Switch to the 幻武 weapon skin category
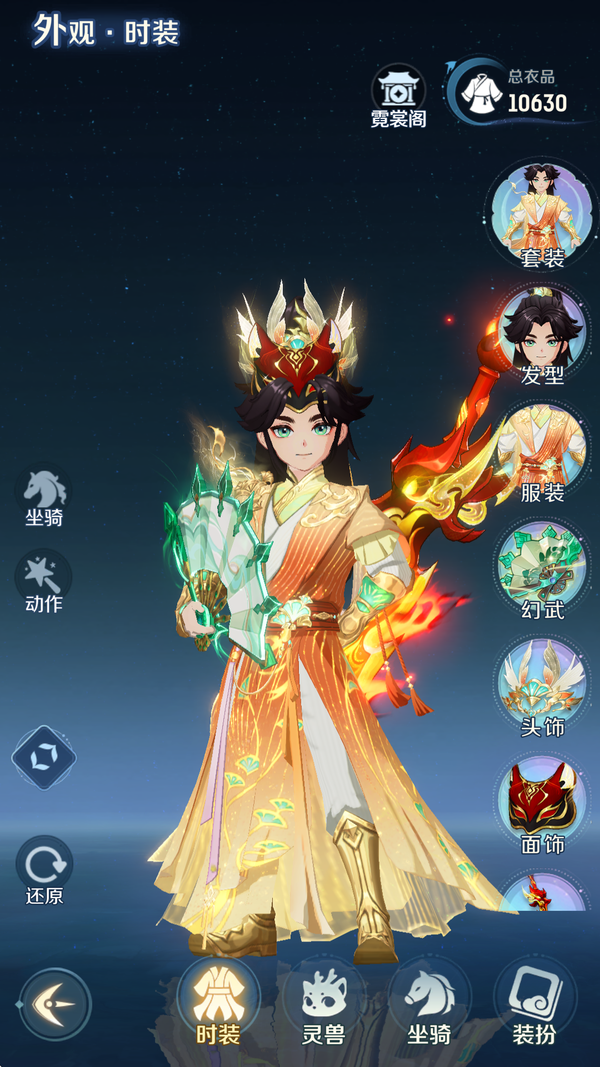The width and height of the screenshot is (600, 1067). [542, 567]
